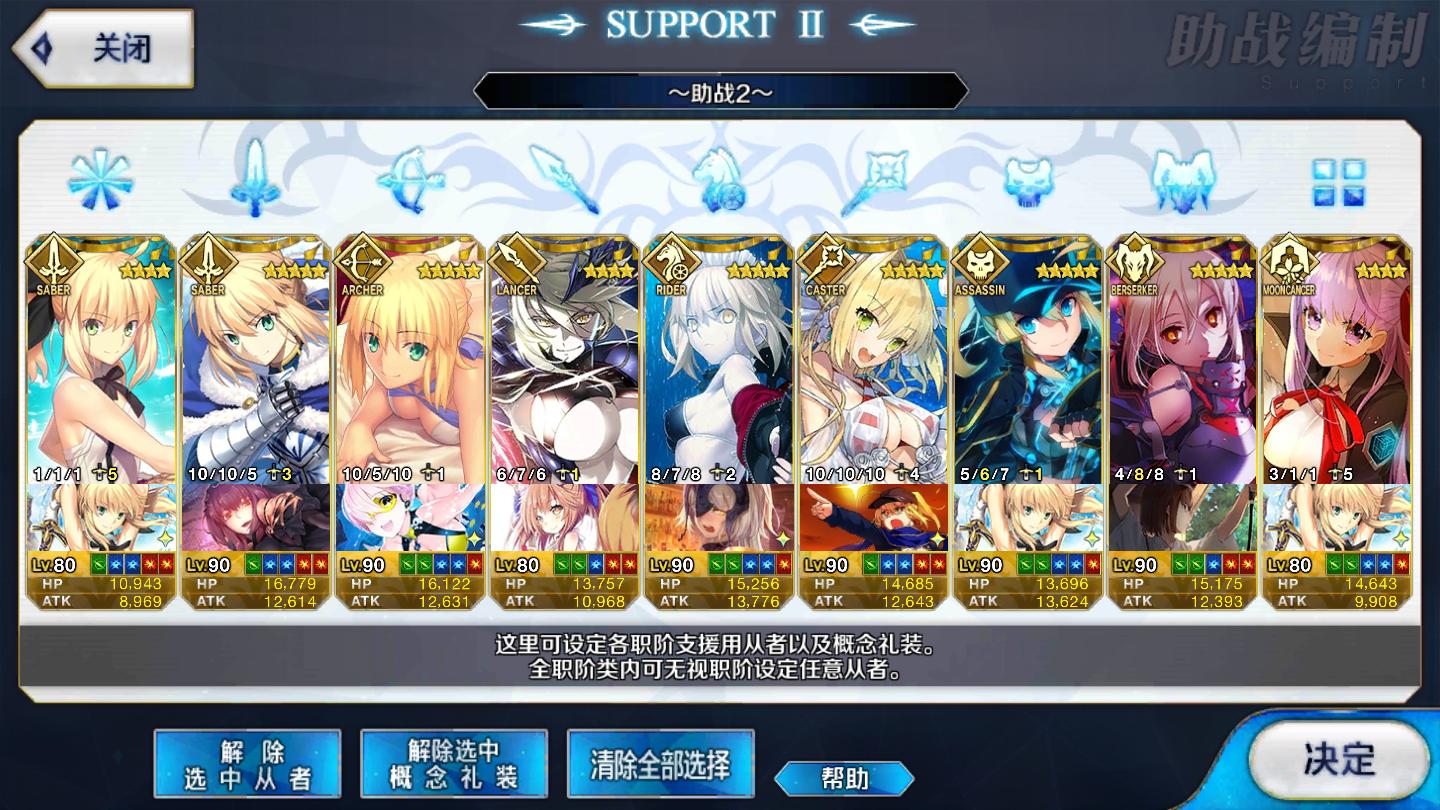Click 解除选中从者 to remove selected servant
The width and height of the screenshot is (1440, 810).
pos(246,762)
